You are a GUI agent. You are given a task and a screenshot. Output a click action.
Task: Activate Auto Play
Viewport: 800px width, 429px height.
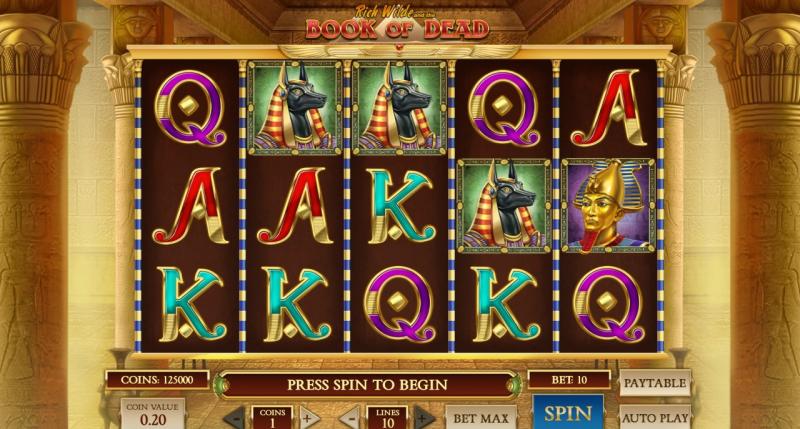(655, 417)
